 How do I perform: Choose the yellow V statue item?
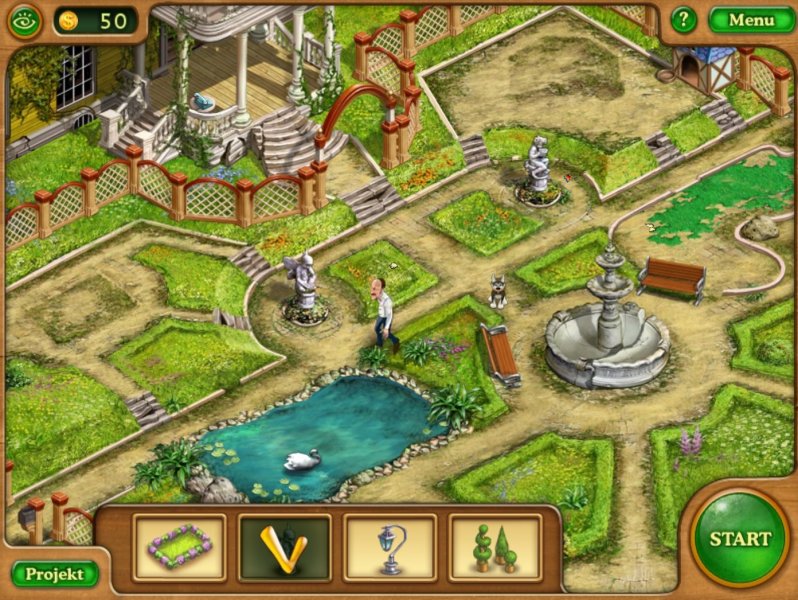(284, 547)
